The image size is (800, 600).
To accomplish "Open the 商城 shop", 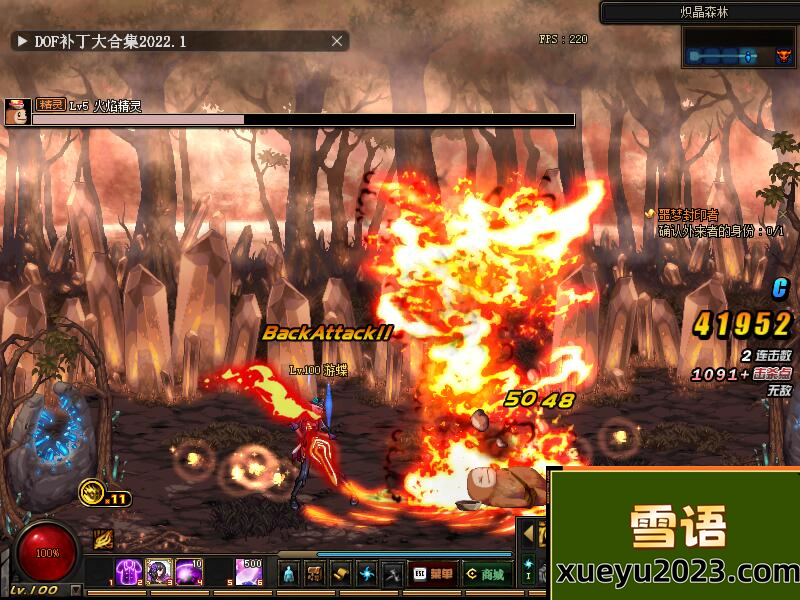I will (486, 574).
